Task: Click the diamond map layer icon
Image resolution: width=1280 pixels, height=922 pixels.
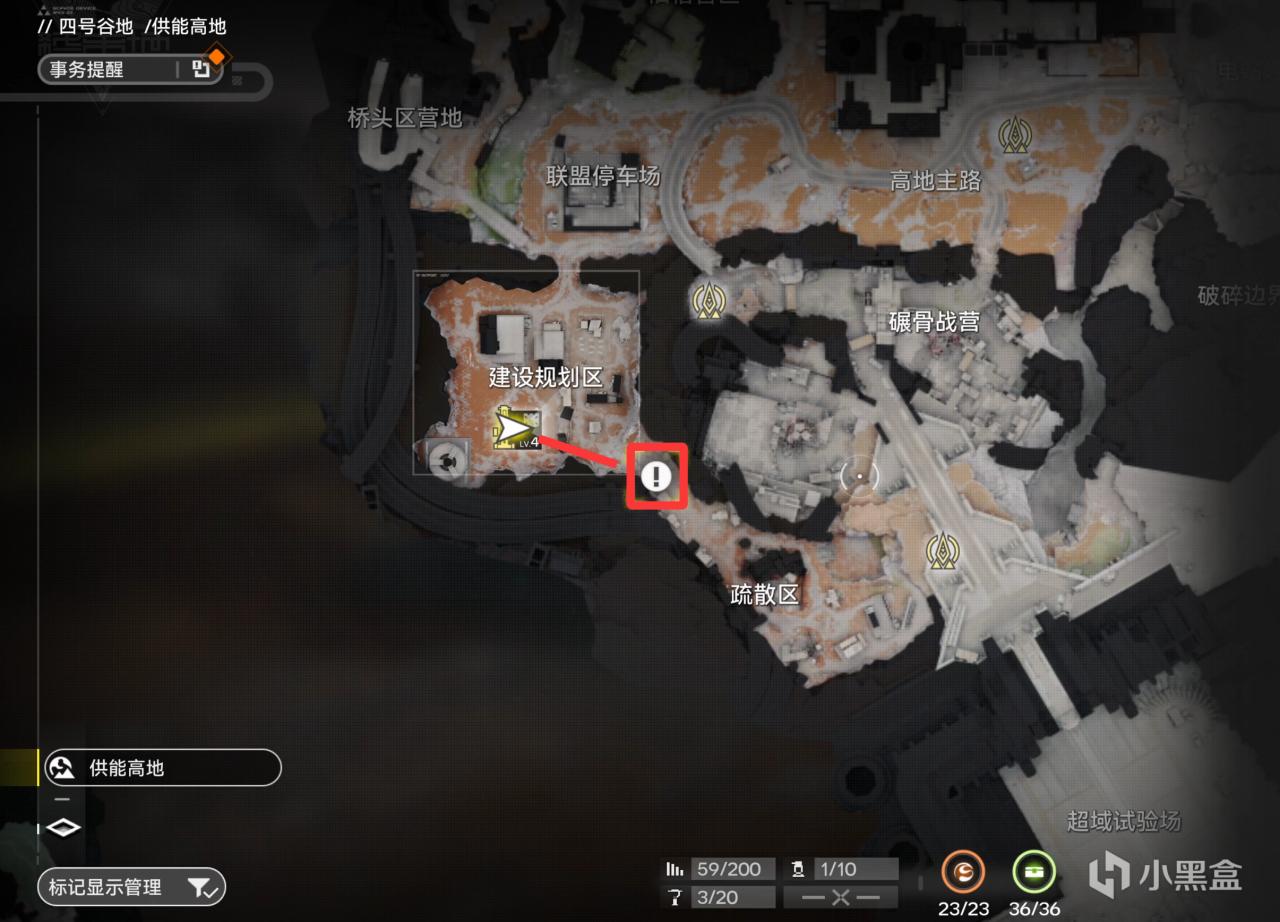Action: point(63,828)
